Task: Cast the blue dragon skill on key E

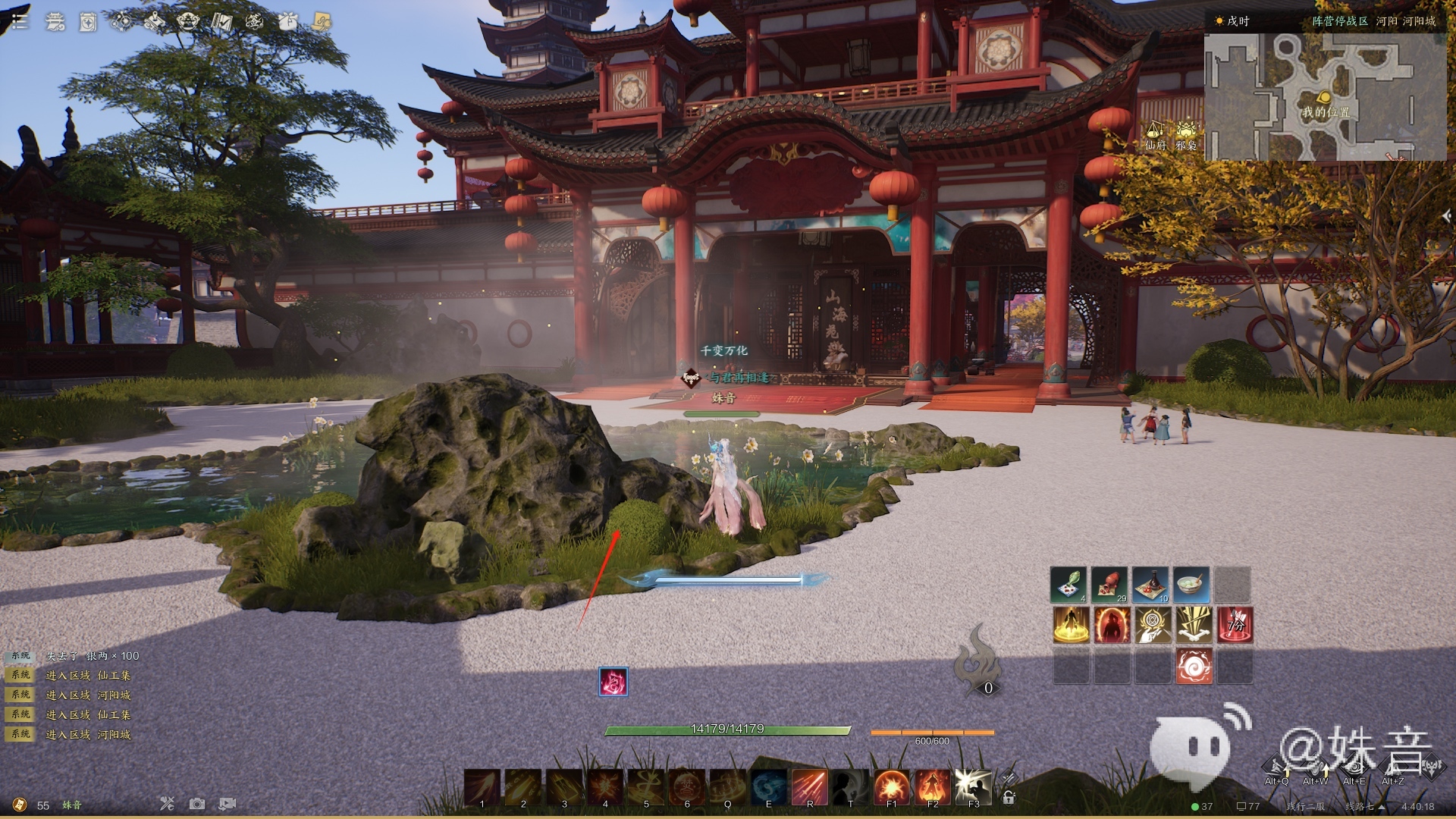Action: [768, 786]
